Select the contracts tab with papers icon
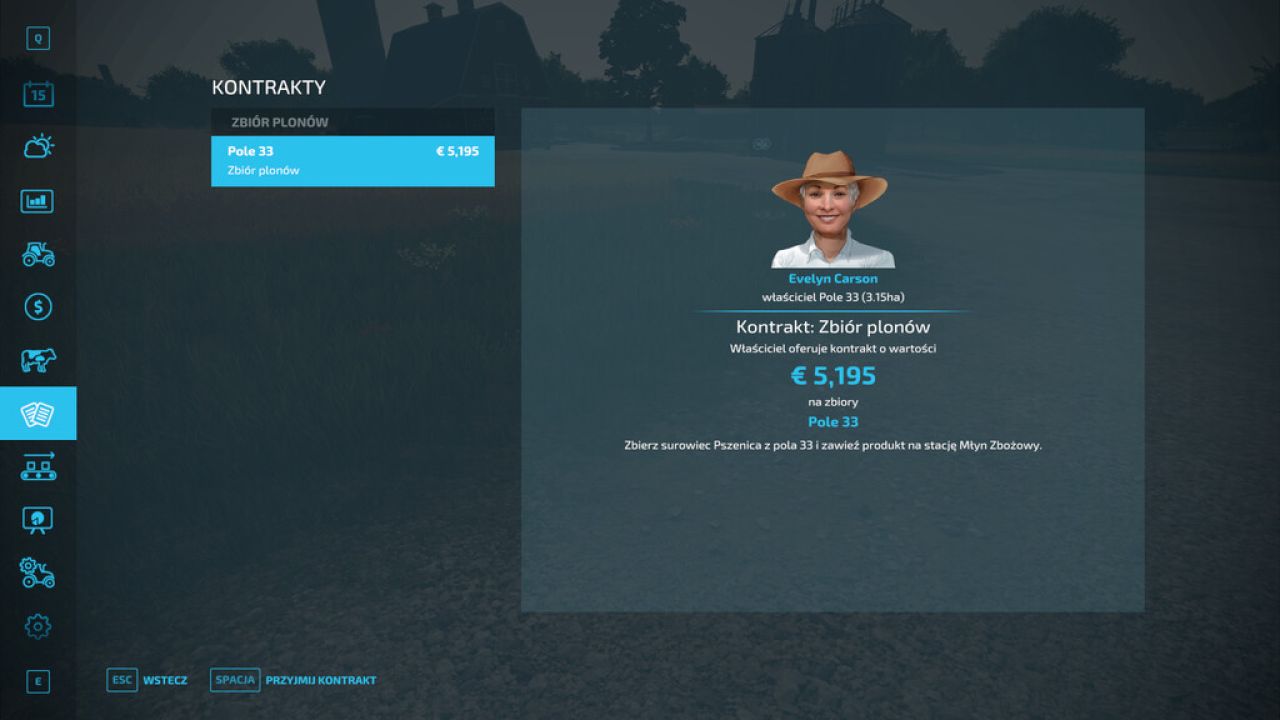Viewport: 1280px width, 720px height. 38,413
